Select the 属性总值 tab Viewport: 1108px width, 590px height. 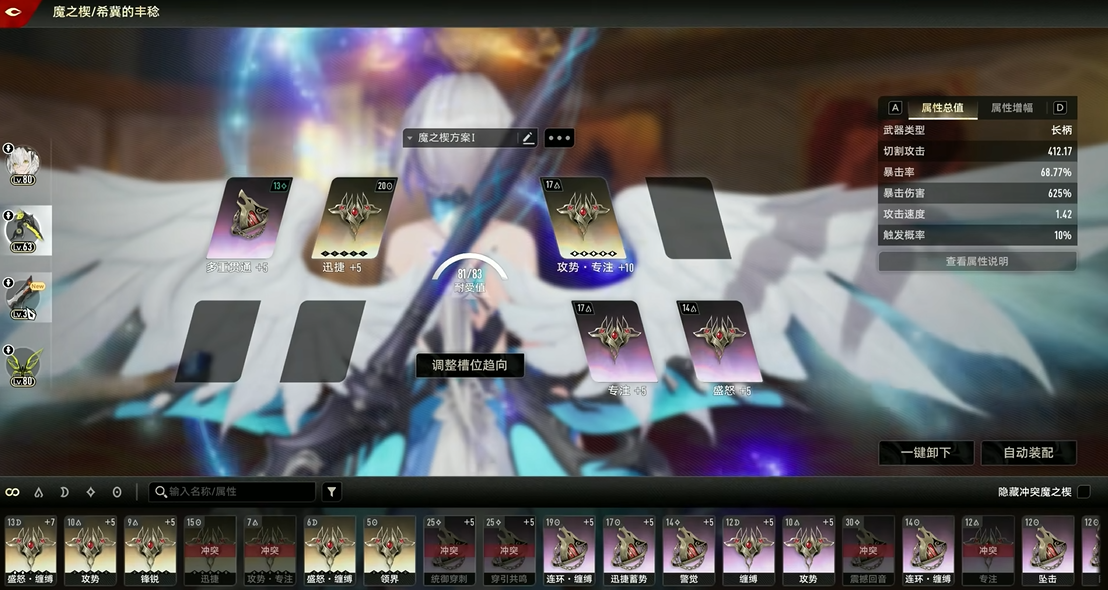click(942, 108)
